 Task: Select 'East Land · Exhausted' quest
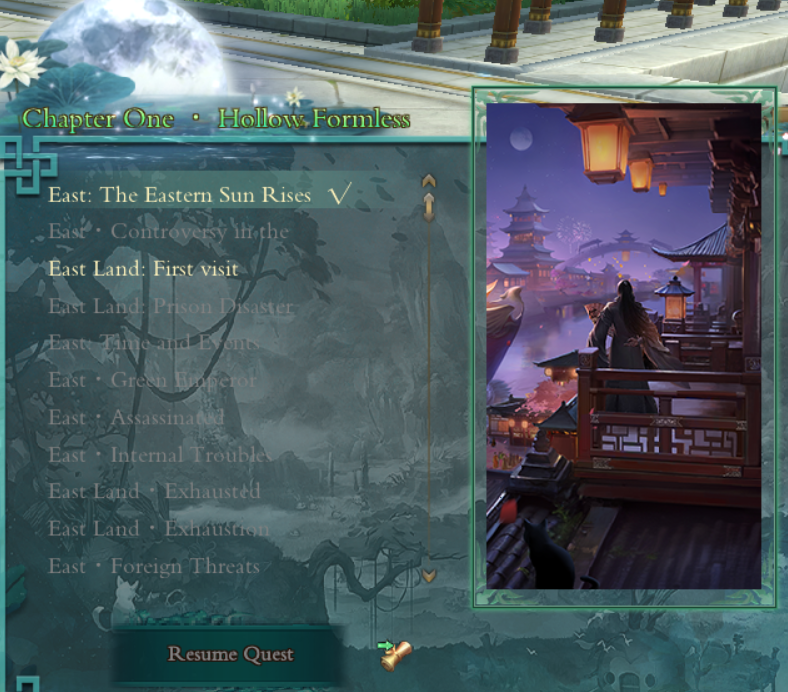coord(154,491)
